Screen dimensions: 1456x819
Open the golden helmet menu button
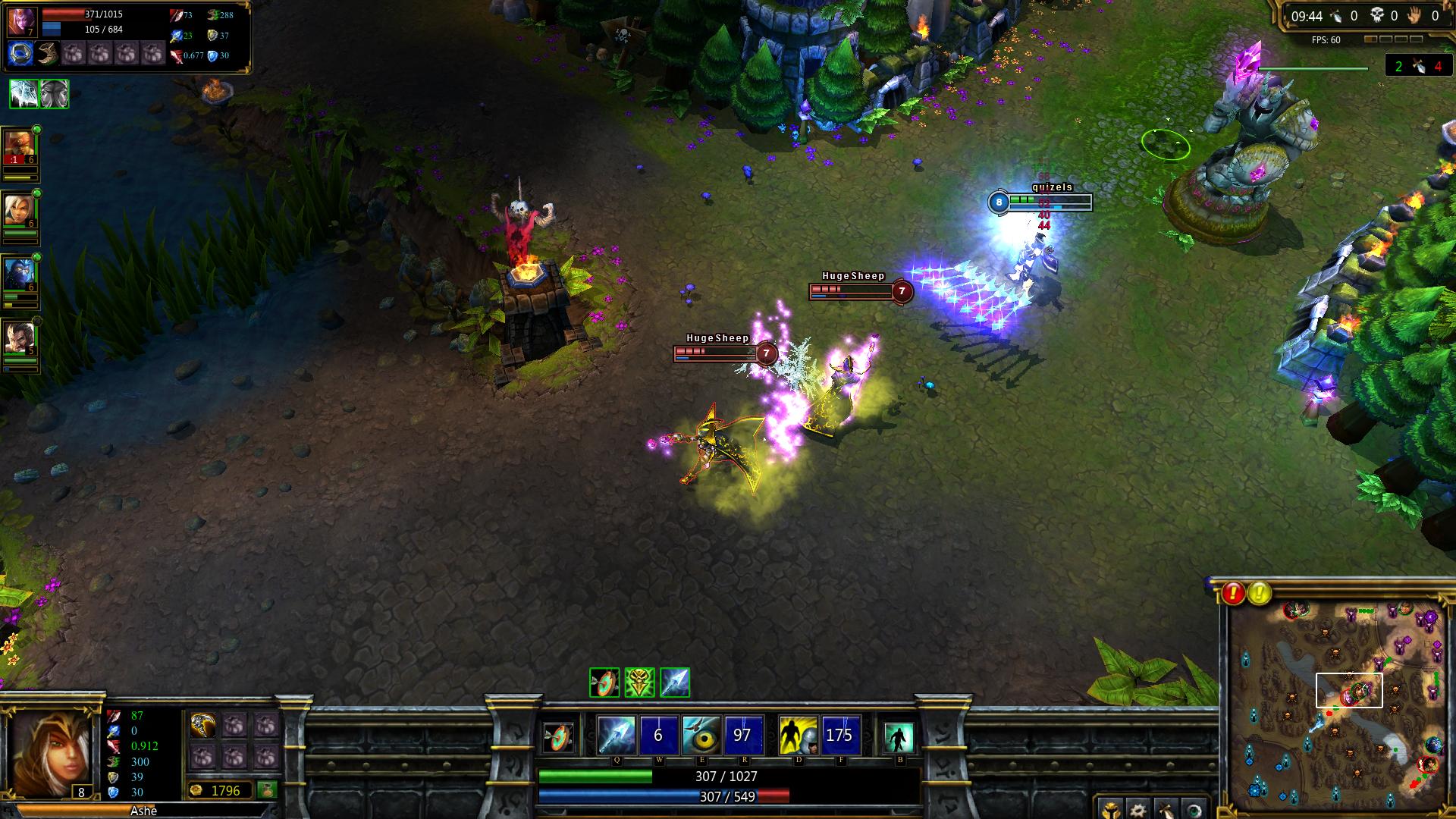pyautogui.click(x=1109, y=809)
